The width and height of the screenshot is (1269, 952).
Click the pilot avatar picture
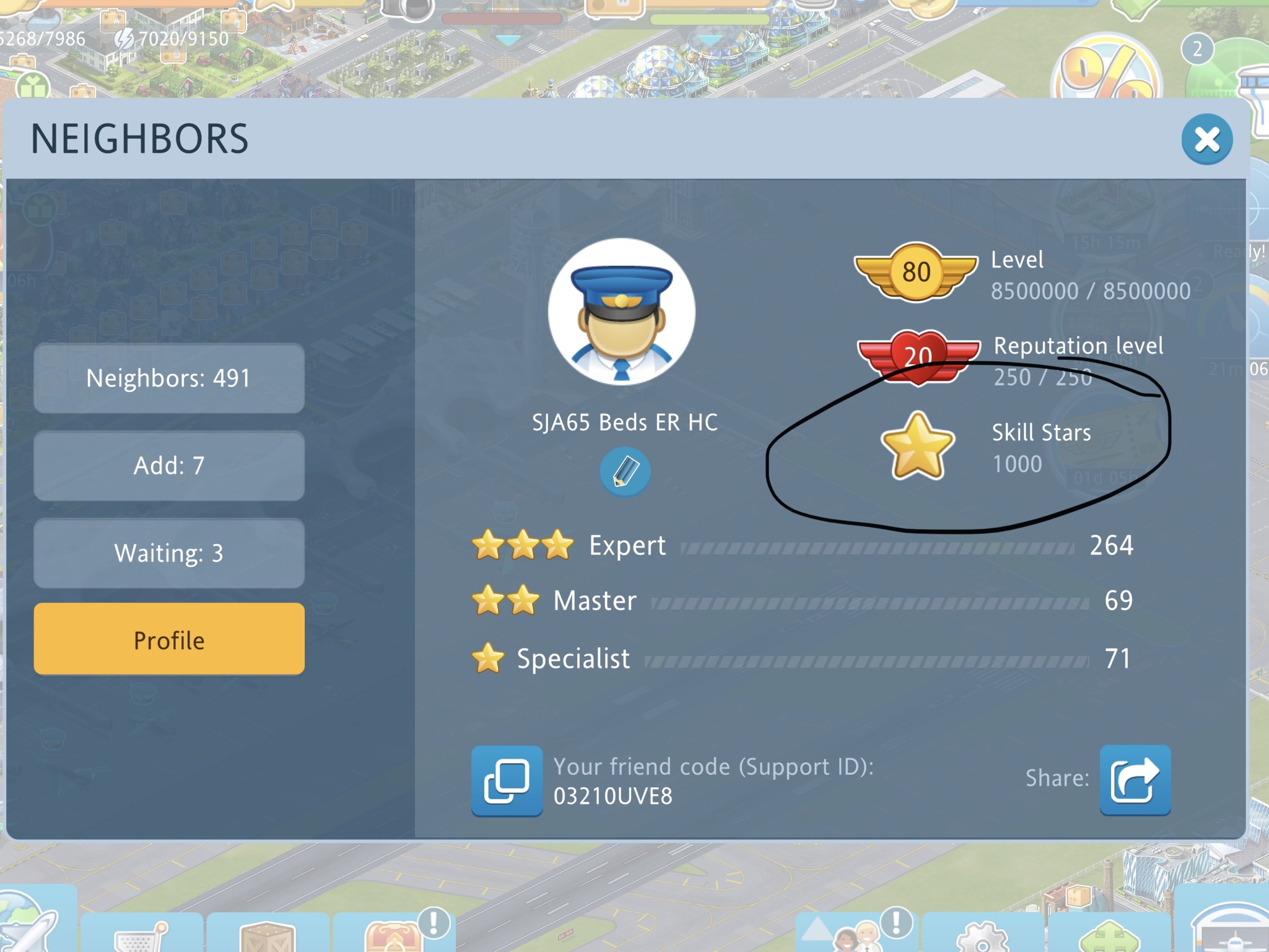click(622, 312)
